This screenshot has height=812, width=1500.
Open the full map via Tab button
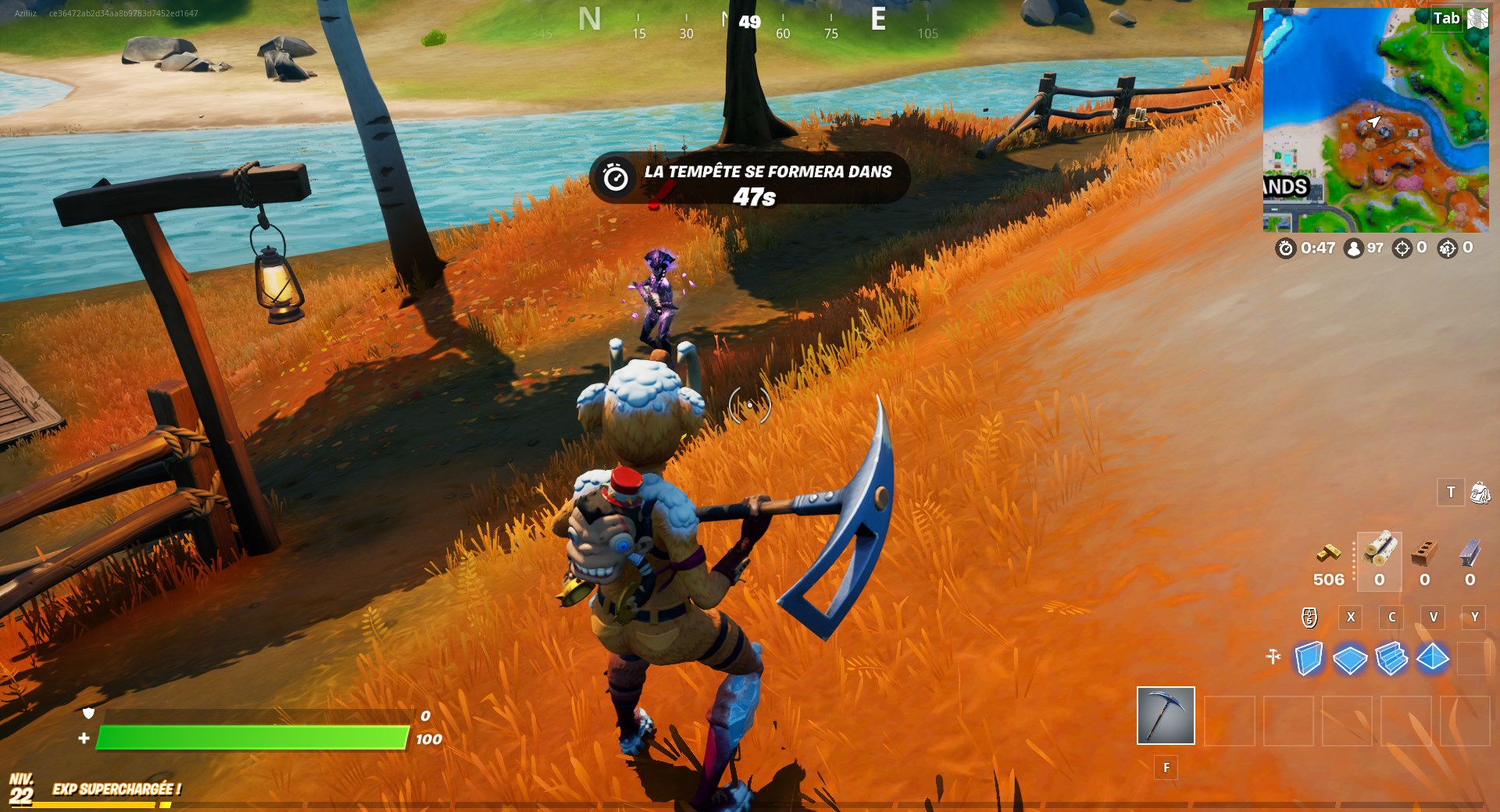[1447, 20]
